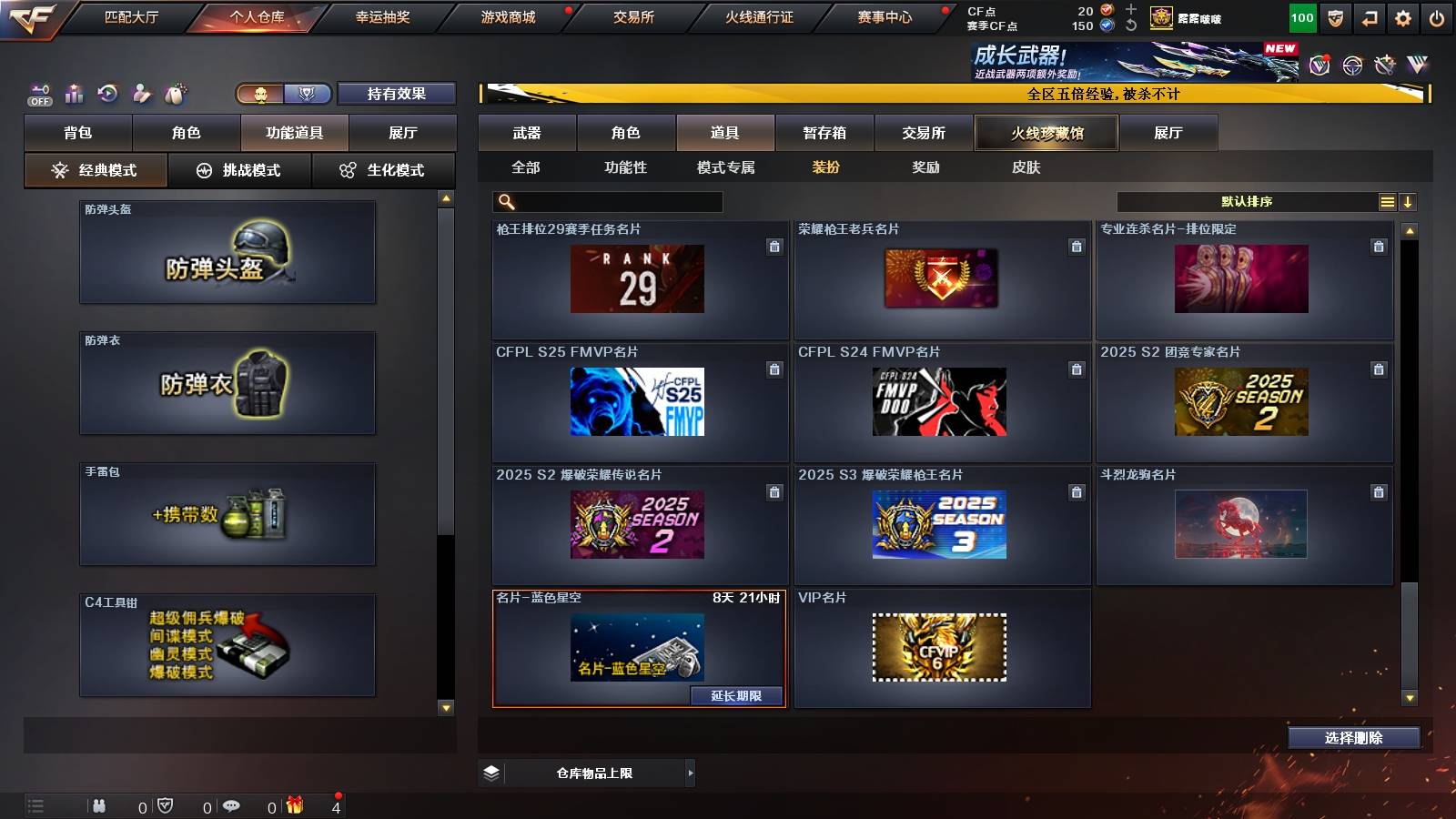Select the character avatar icon
This screenshot has height=819, width=1456.
coord(142,93)
